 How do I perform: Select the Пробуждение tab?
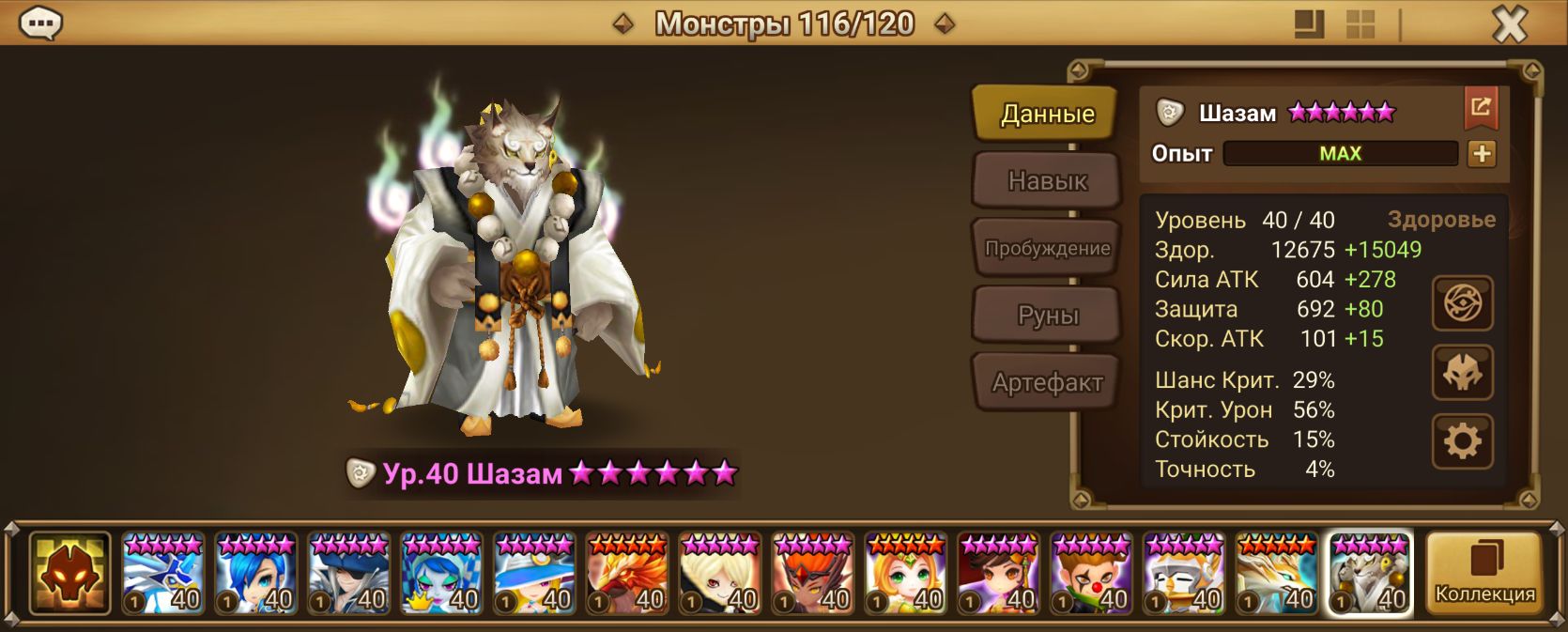click(x=1046, y=248)
